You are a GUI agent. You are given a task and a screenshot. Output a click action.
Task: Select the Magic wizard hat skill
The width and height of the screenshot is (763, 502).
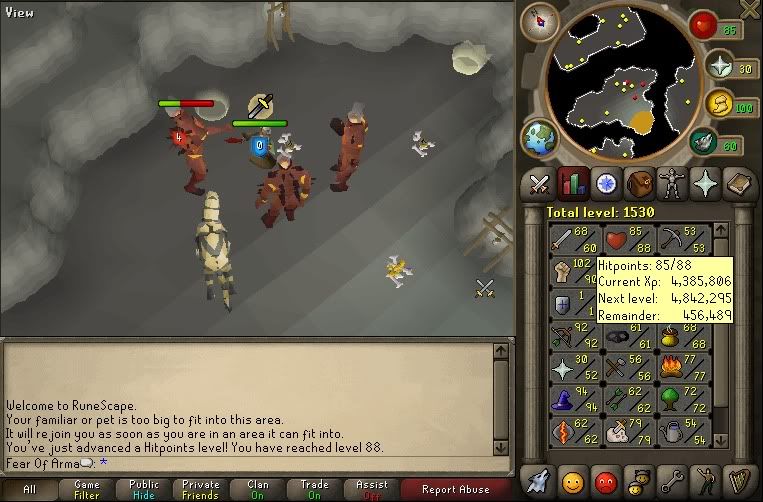click(562, 398)
